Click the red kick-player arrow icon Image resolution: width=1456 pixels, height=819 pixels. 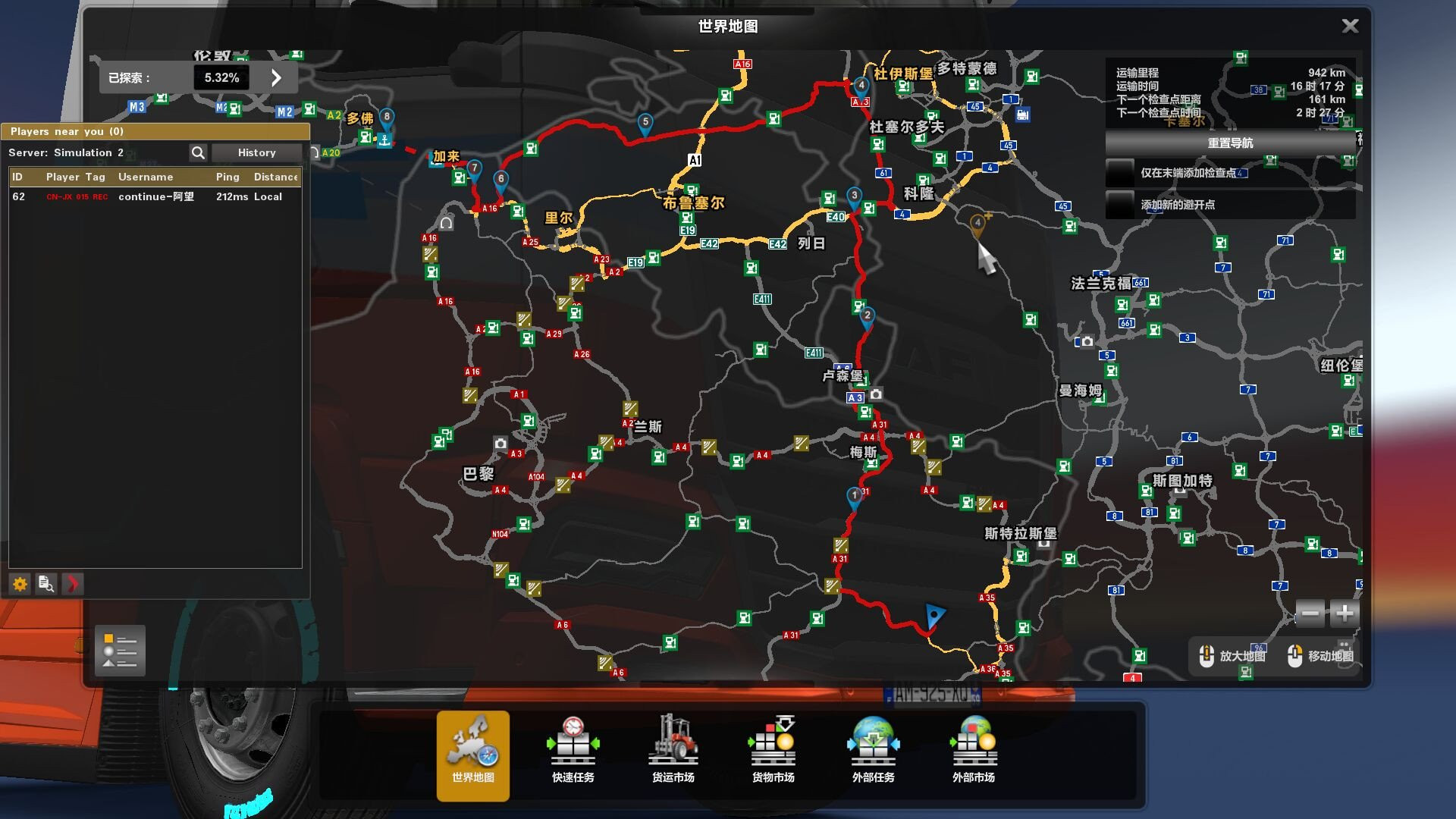72,584
